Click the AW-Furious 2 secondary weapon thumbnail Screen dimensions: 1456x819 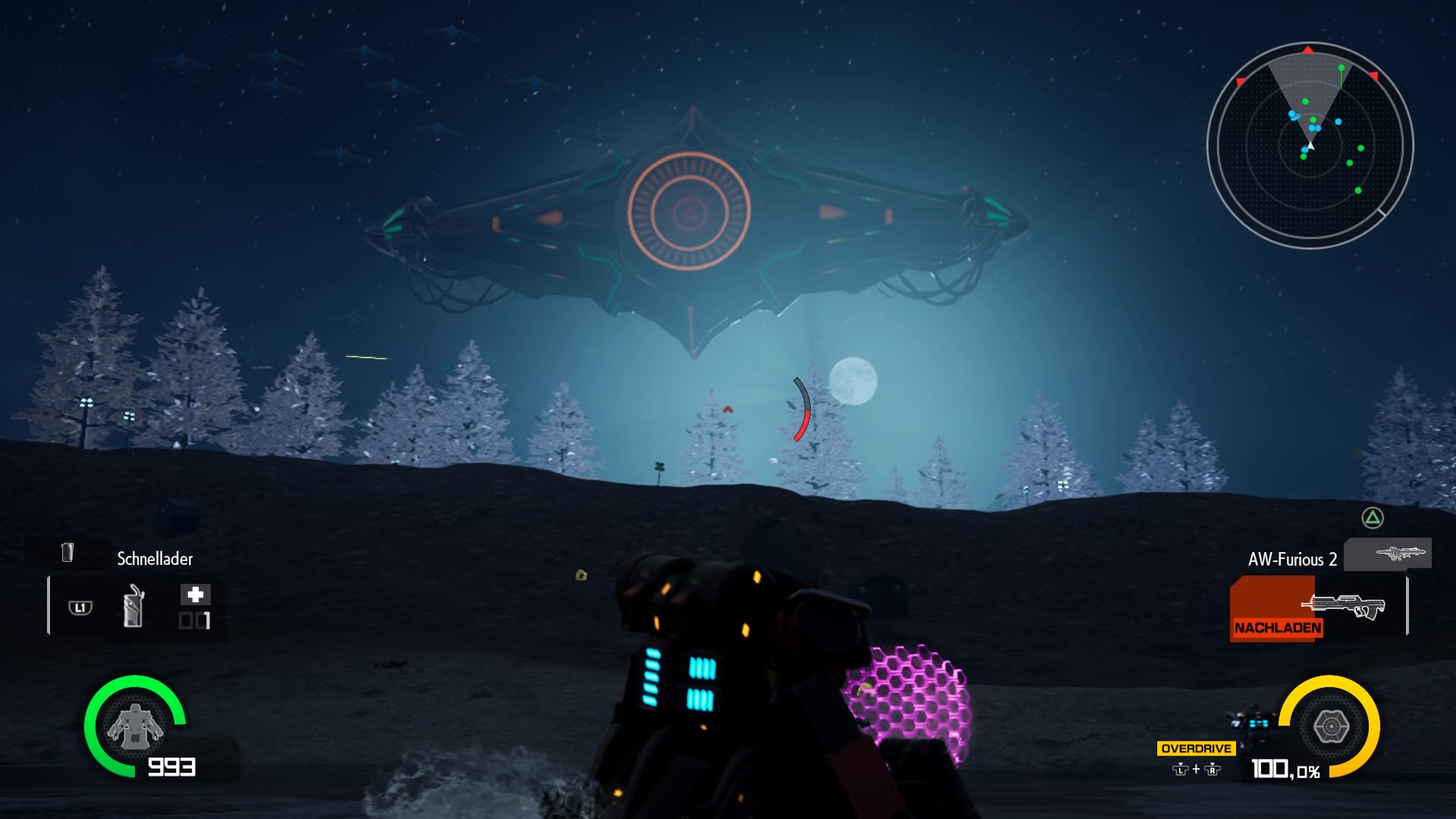point(1387,554)
